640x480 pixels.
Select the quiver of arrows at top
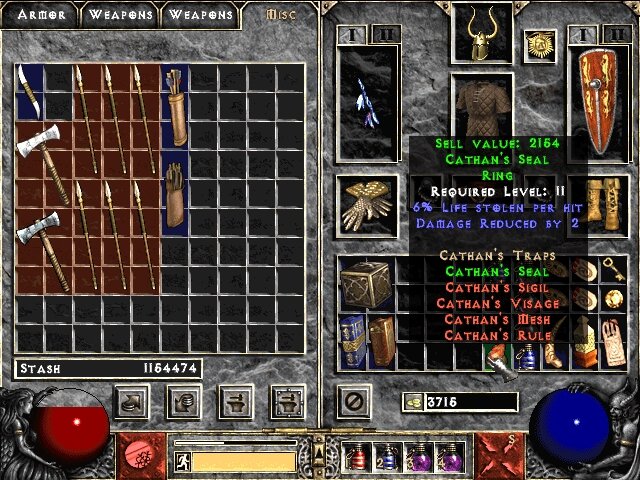pos(175,106)
